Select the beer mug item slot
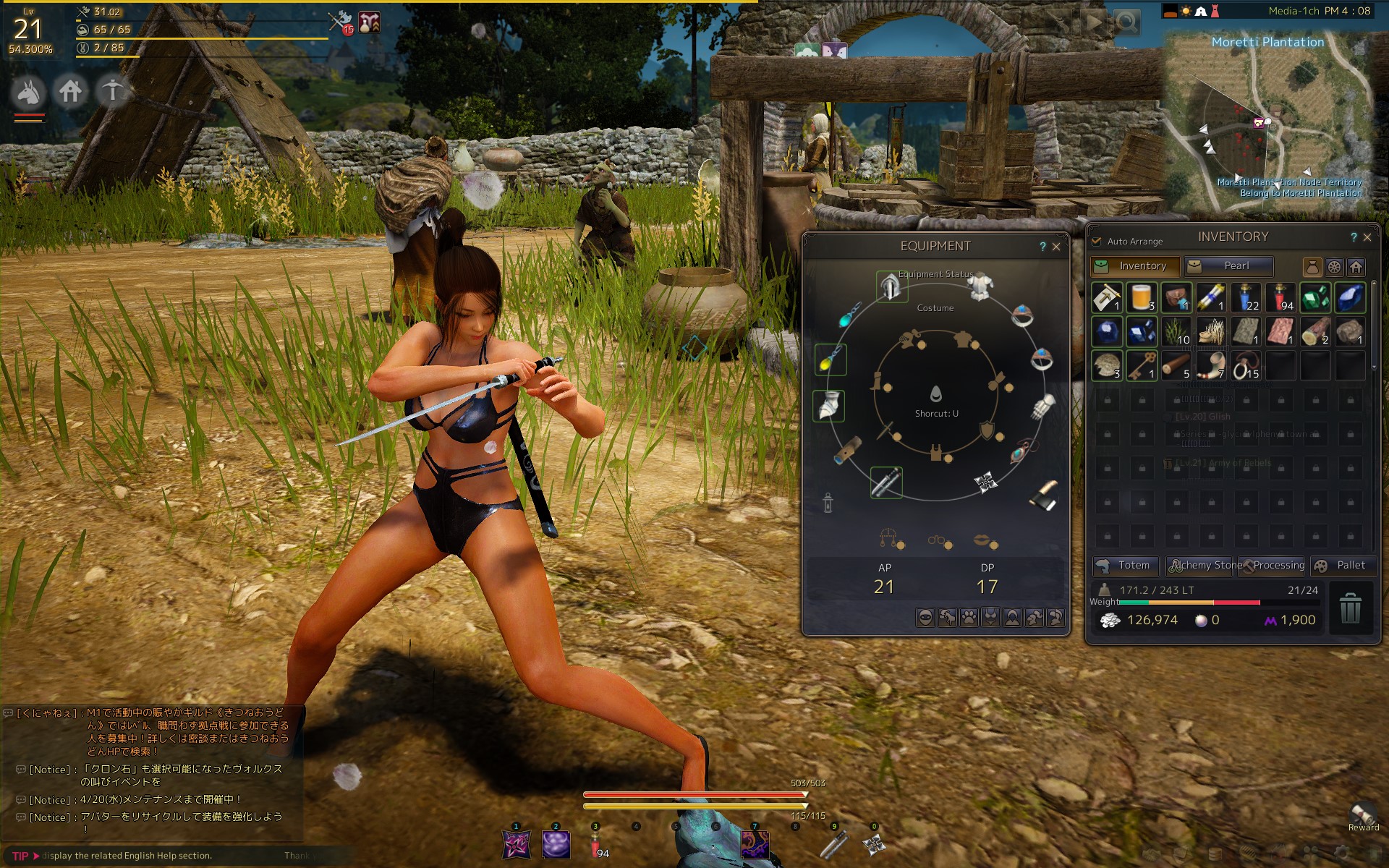 [x=1142, y=297]
